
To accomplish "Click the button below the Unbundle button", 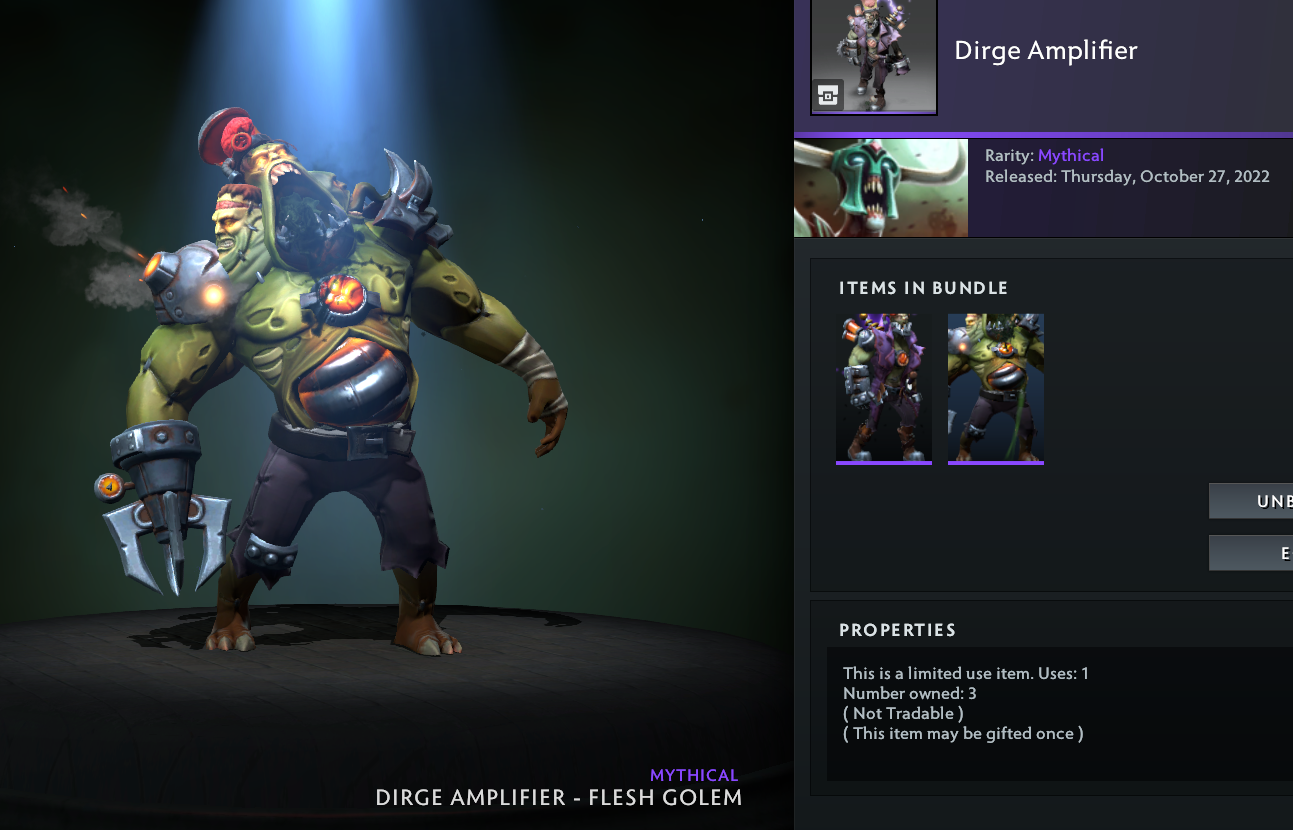I will (x=1251, y=553).
